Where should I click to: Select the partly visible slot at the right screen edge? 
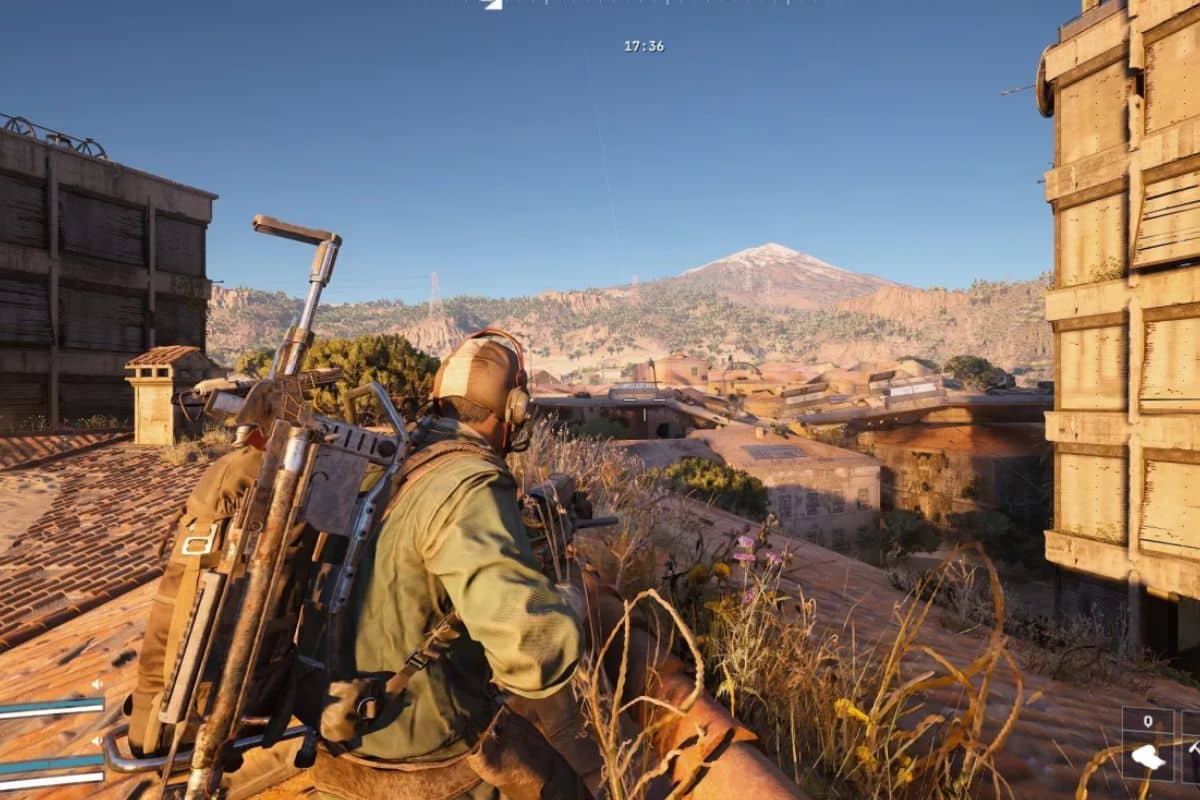point(1191,743)
